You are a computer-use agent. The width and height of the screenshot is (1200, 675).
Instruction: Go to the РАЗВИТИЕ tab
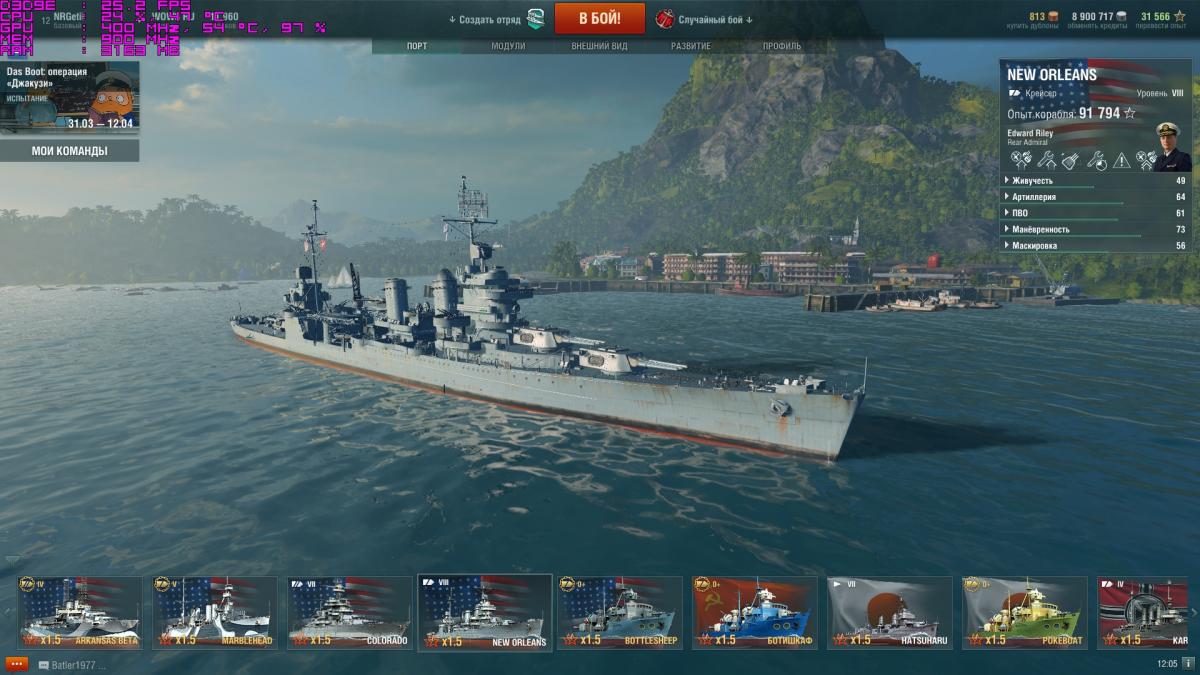(691, 46)
